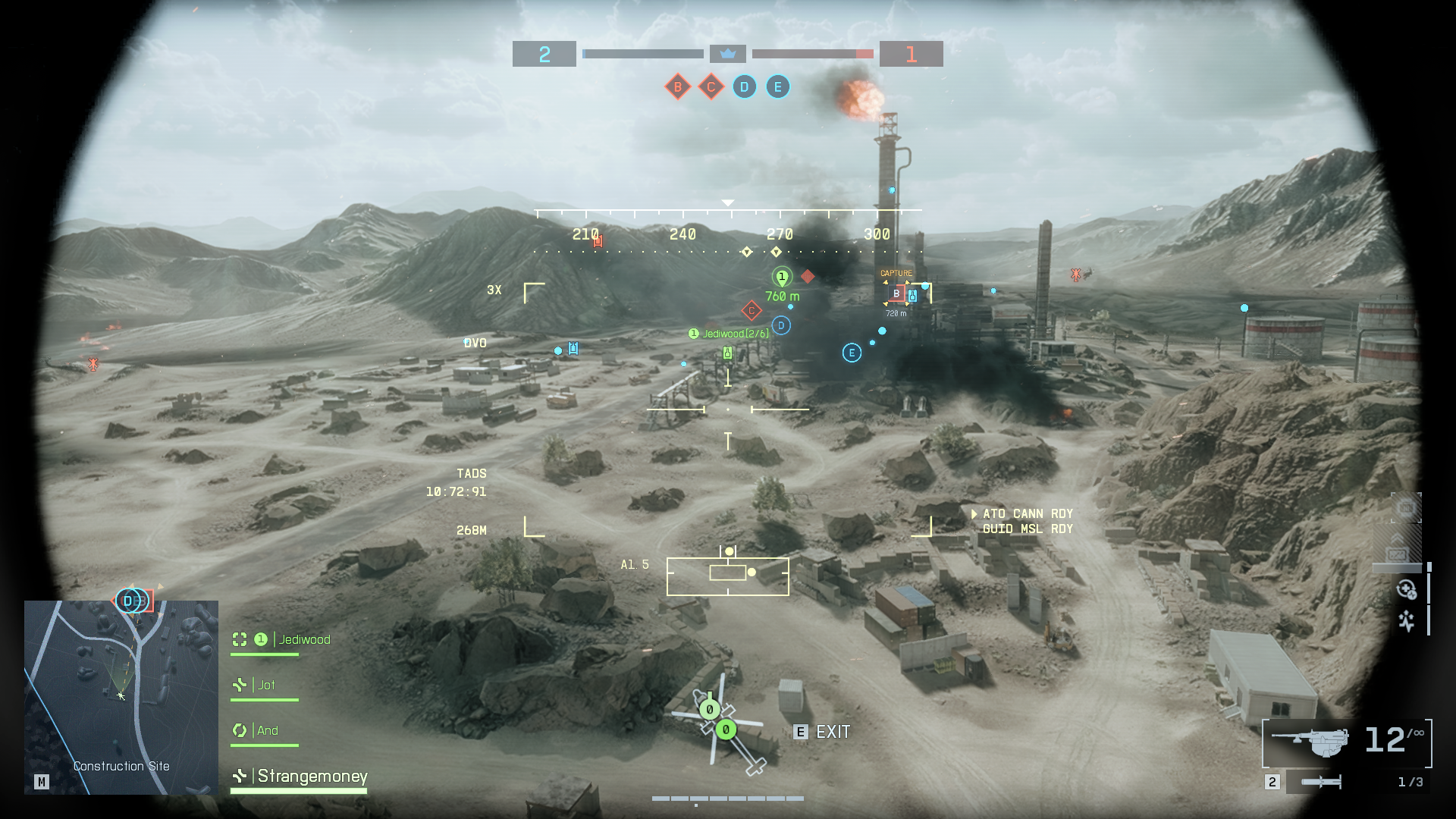The image size is (1456, 819).
Task: Open the Construction Site minimap
Action: (121, 697)
